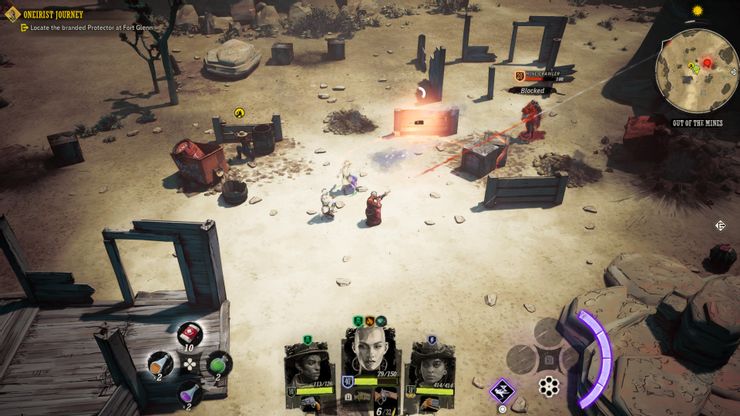Viewport: 740px width, 416px height.
Task: Select the purple potion flask
Action: coord(189,393)
